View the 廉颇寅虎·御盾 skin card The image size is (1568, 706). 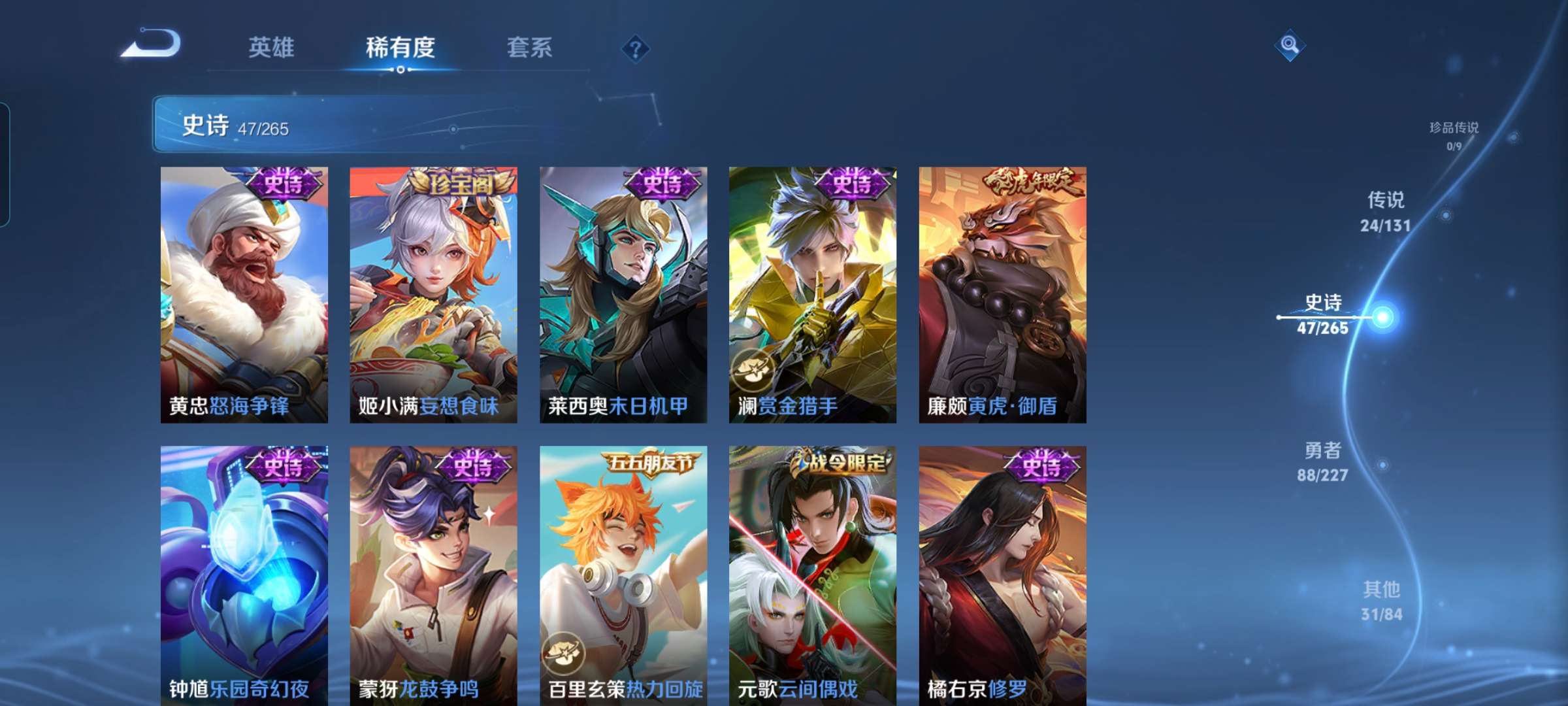(x=1002, y=294)
